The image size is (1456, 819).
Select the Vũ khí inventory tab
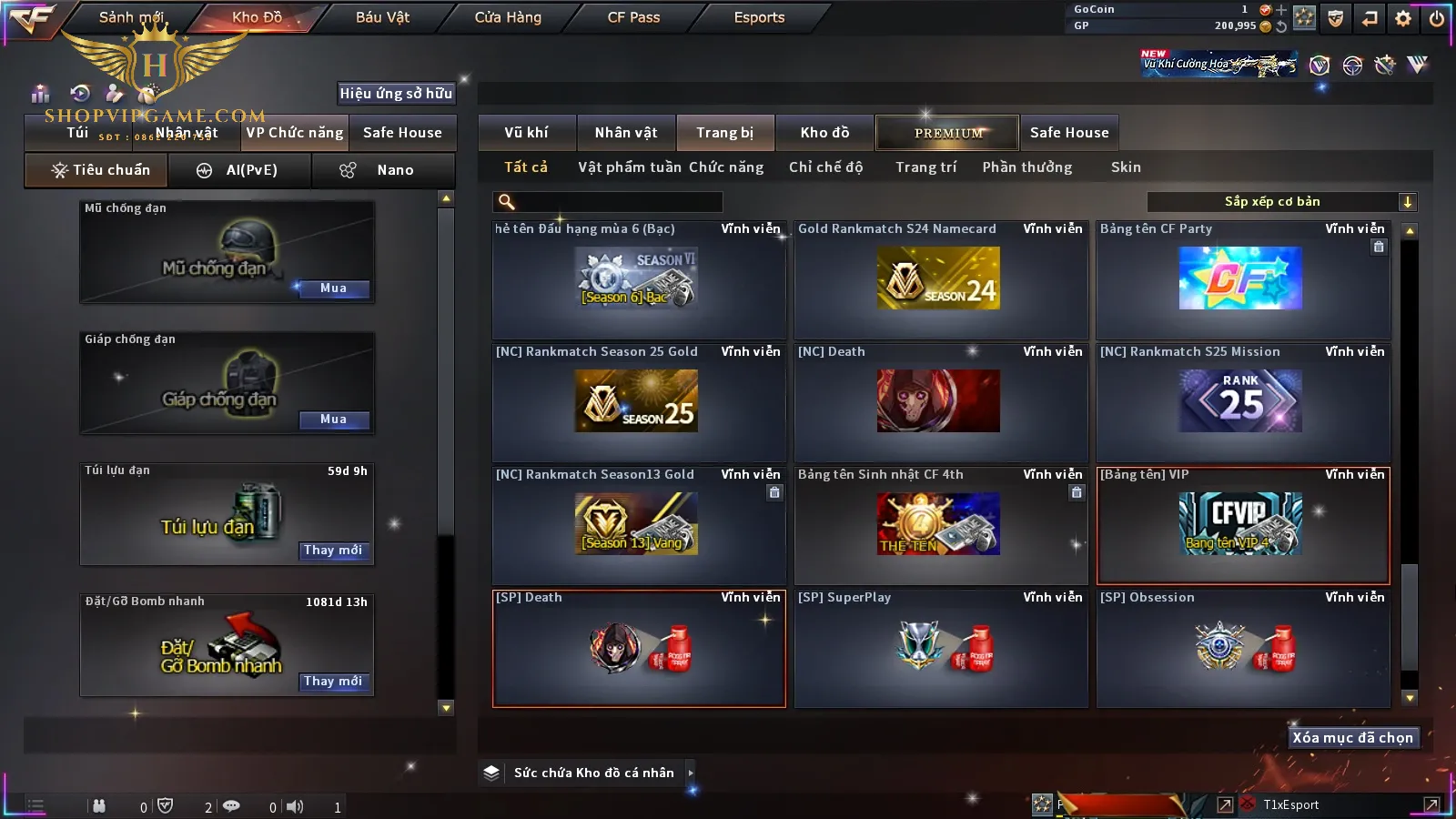(x=526, y=133)
